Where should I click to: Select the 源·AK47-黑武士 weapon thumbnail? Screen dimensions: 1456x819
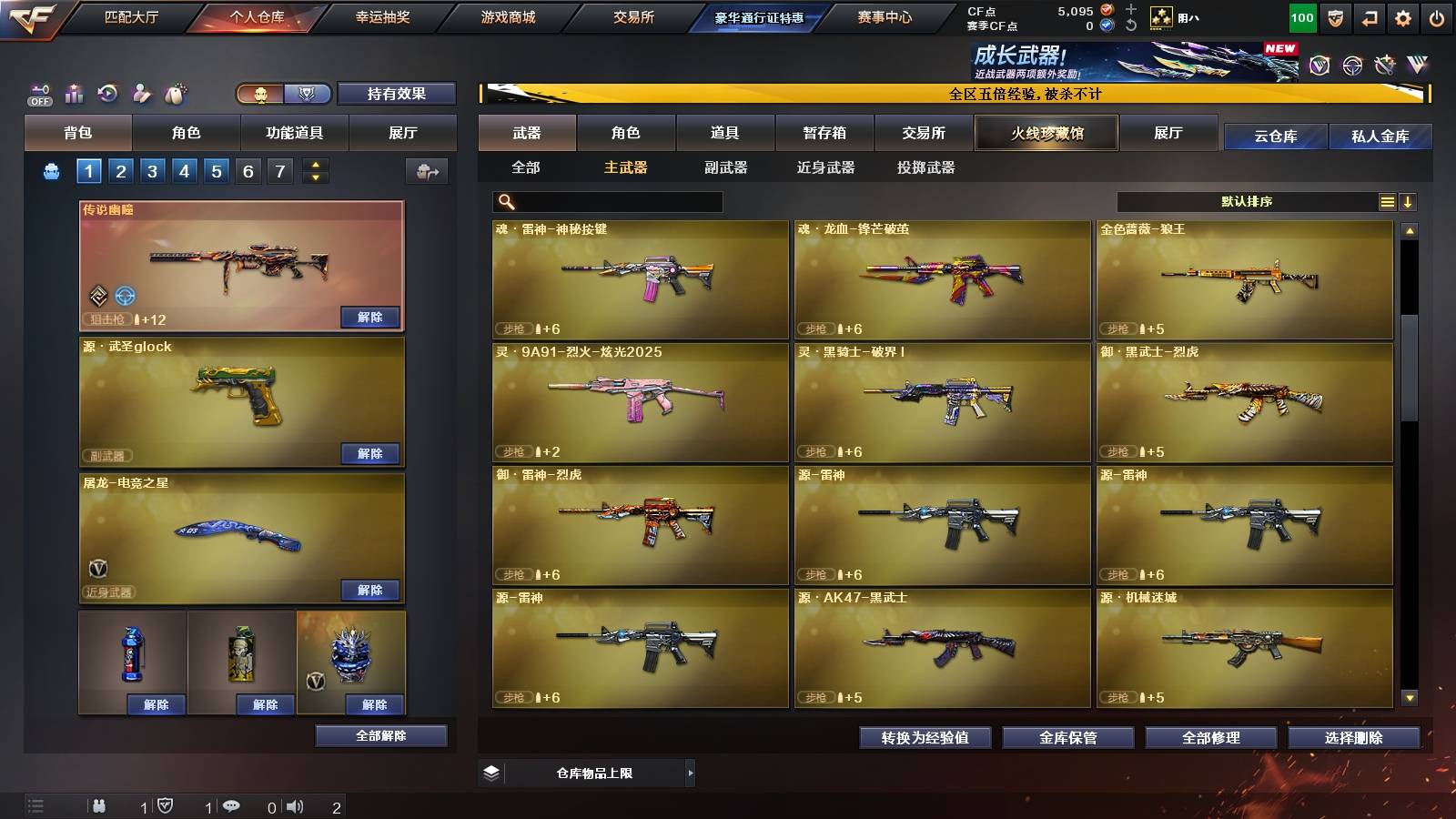[x=941, y=646]
